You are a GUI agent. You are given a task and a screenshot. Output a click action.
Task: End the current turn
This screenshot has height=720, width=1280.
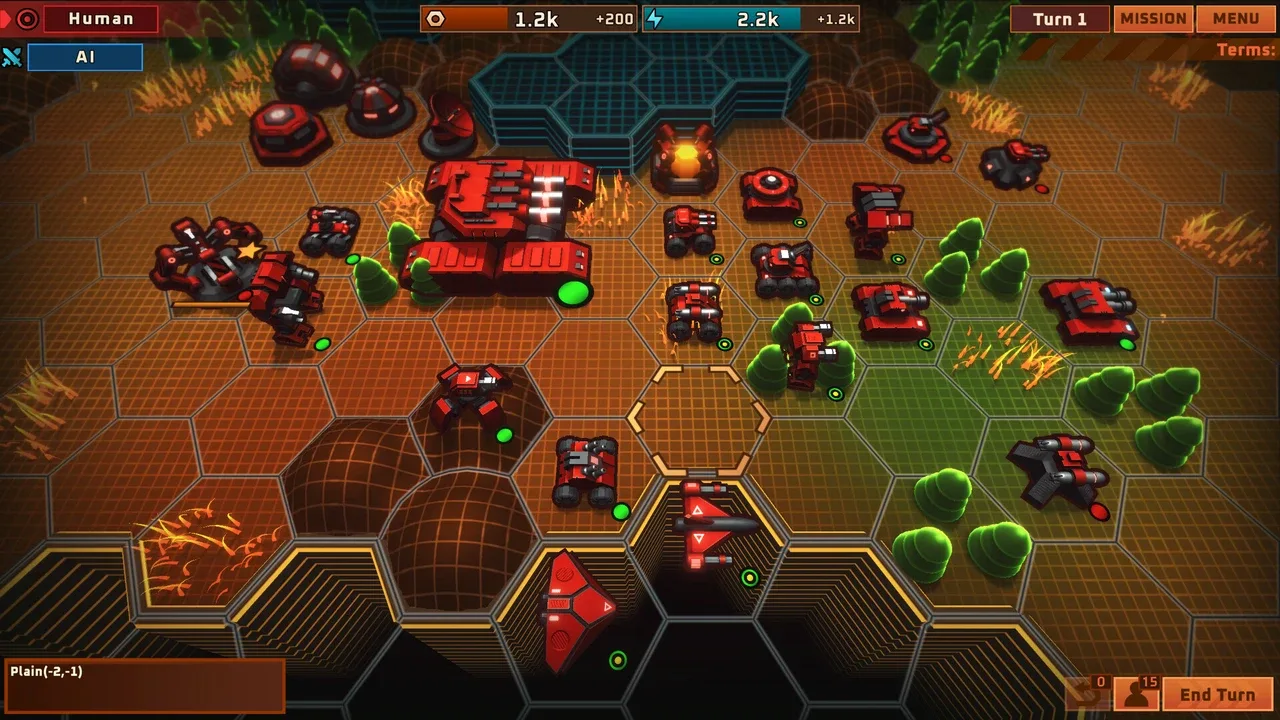pyautogui.click(x=1217, y=695)
